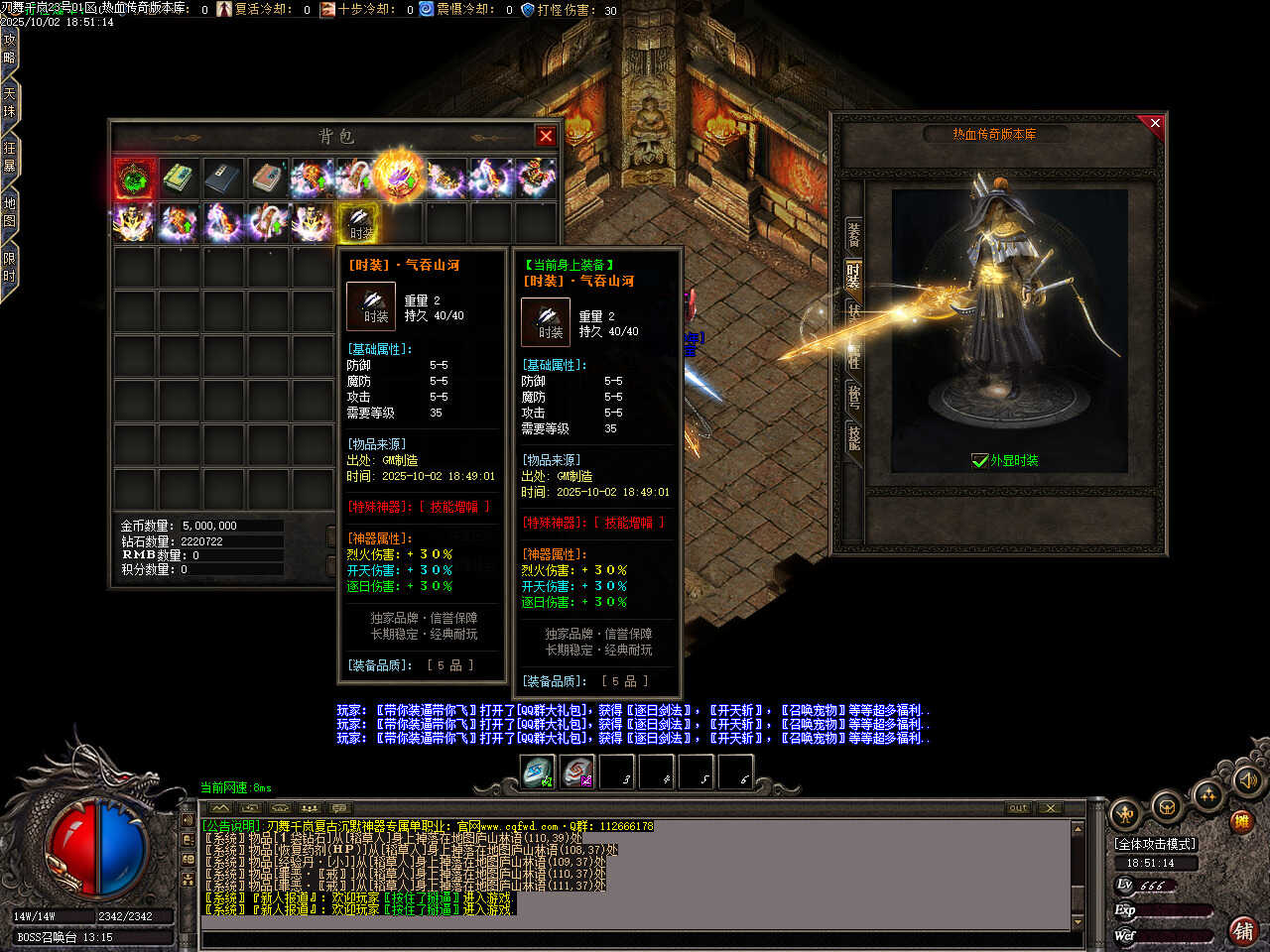Open the 铺 shop button

coord(1242,930)
